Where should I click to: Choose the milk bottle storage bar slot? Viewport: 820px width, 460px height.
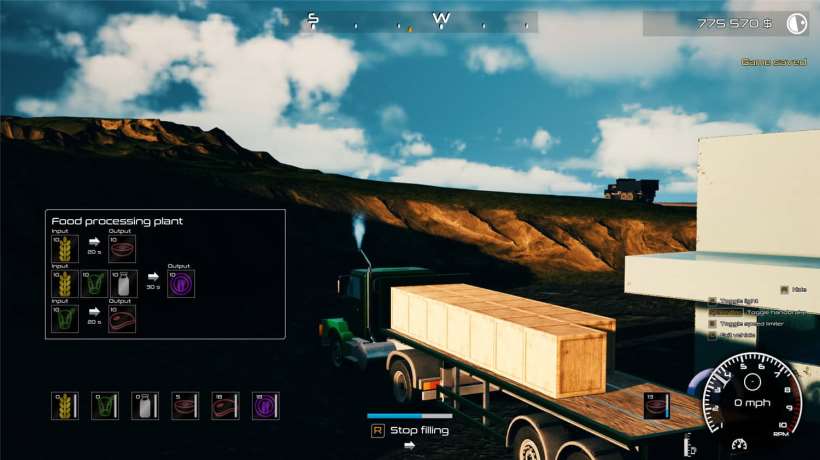click(145, 405)
